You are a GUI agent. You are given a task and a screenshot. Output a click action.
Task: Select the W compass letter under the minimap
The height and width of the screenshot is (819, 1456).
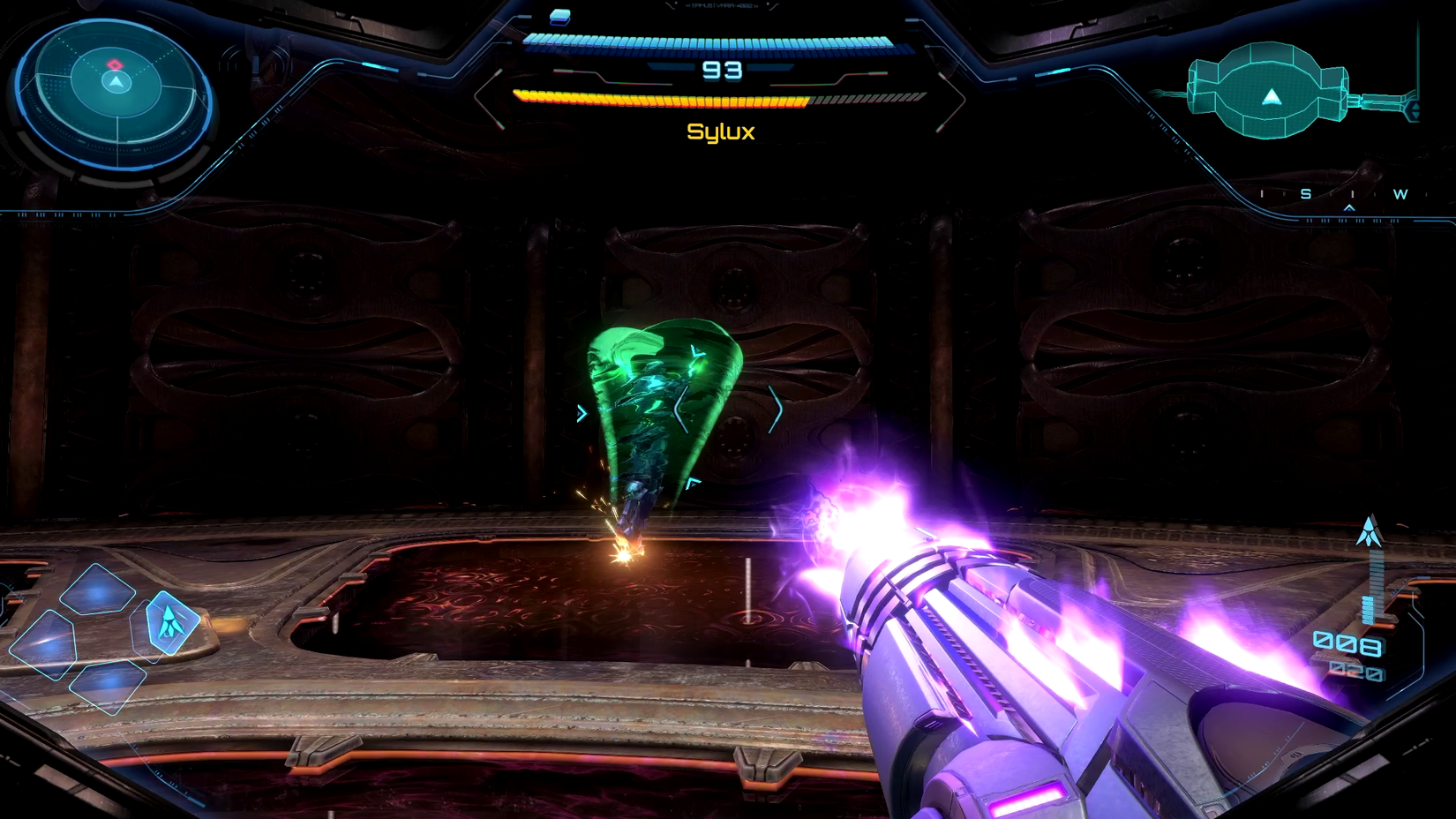click(x=1400, y=193)
